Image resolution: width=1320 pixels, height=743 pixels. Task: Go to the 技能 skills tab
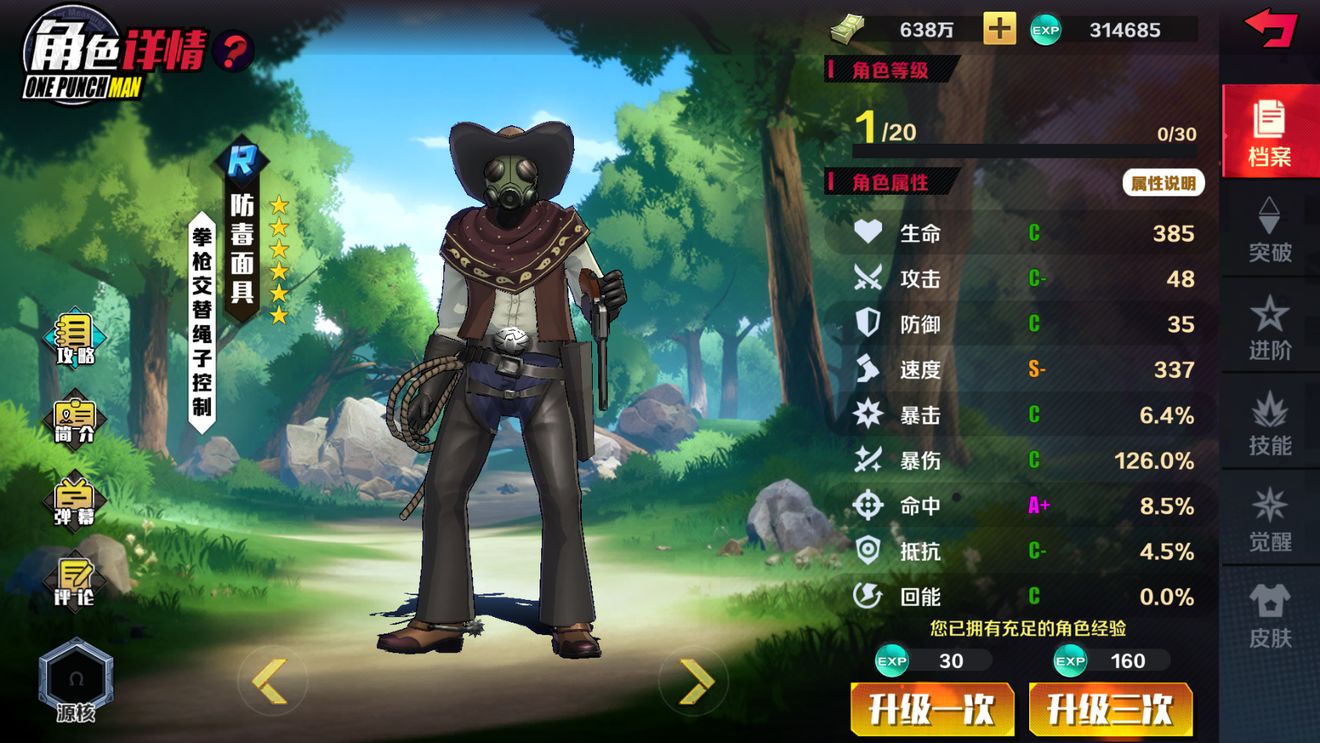click(x=1270, y=424)
